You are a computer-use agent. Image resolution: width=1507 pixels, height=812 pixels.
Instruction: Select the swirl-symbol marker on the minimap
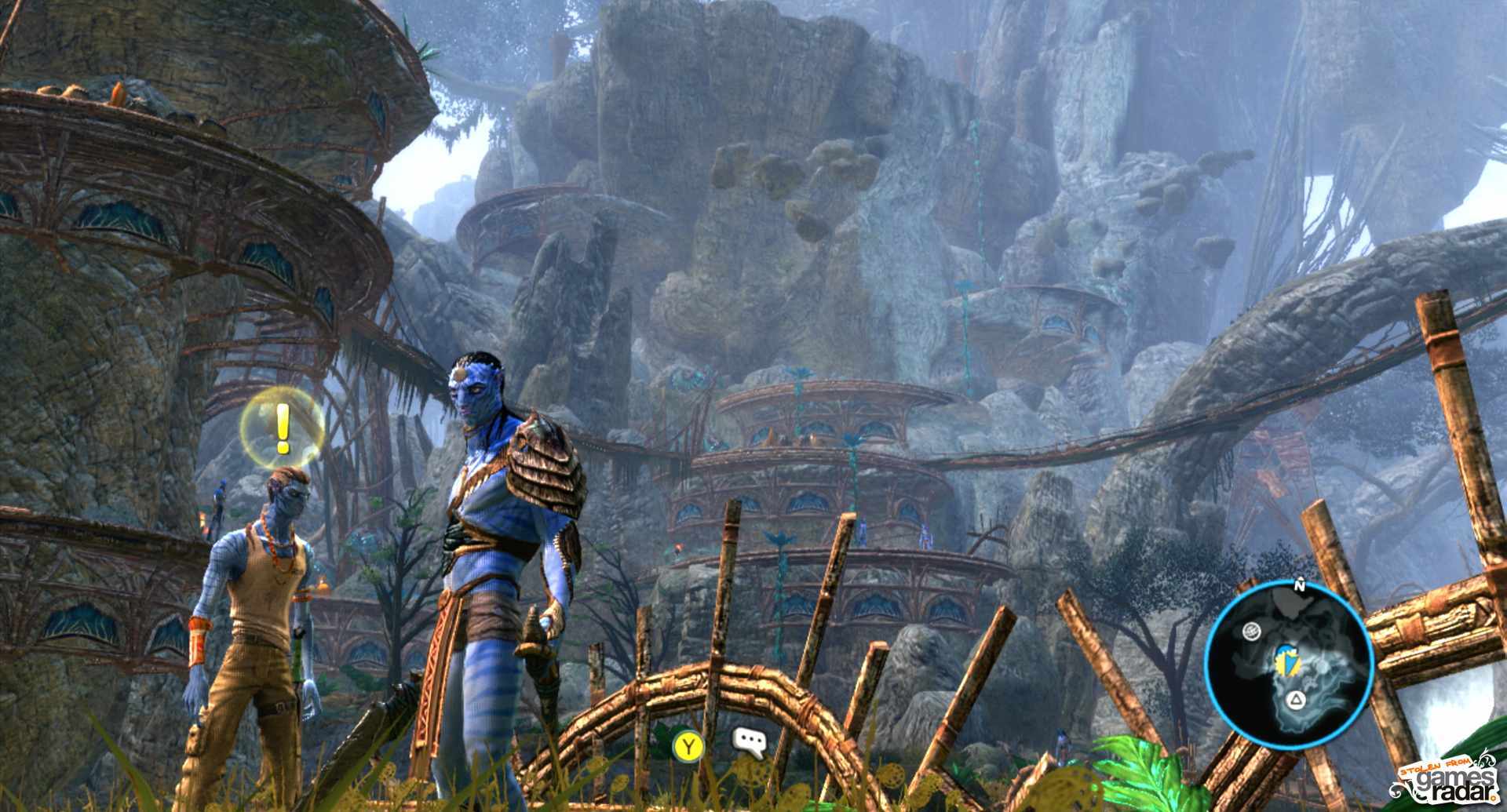1251,630
